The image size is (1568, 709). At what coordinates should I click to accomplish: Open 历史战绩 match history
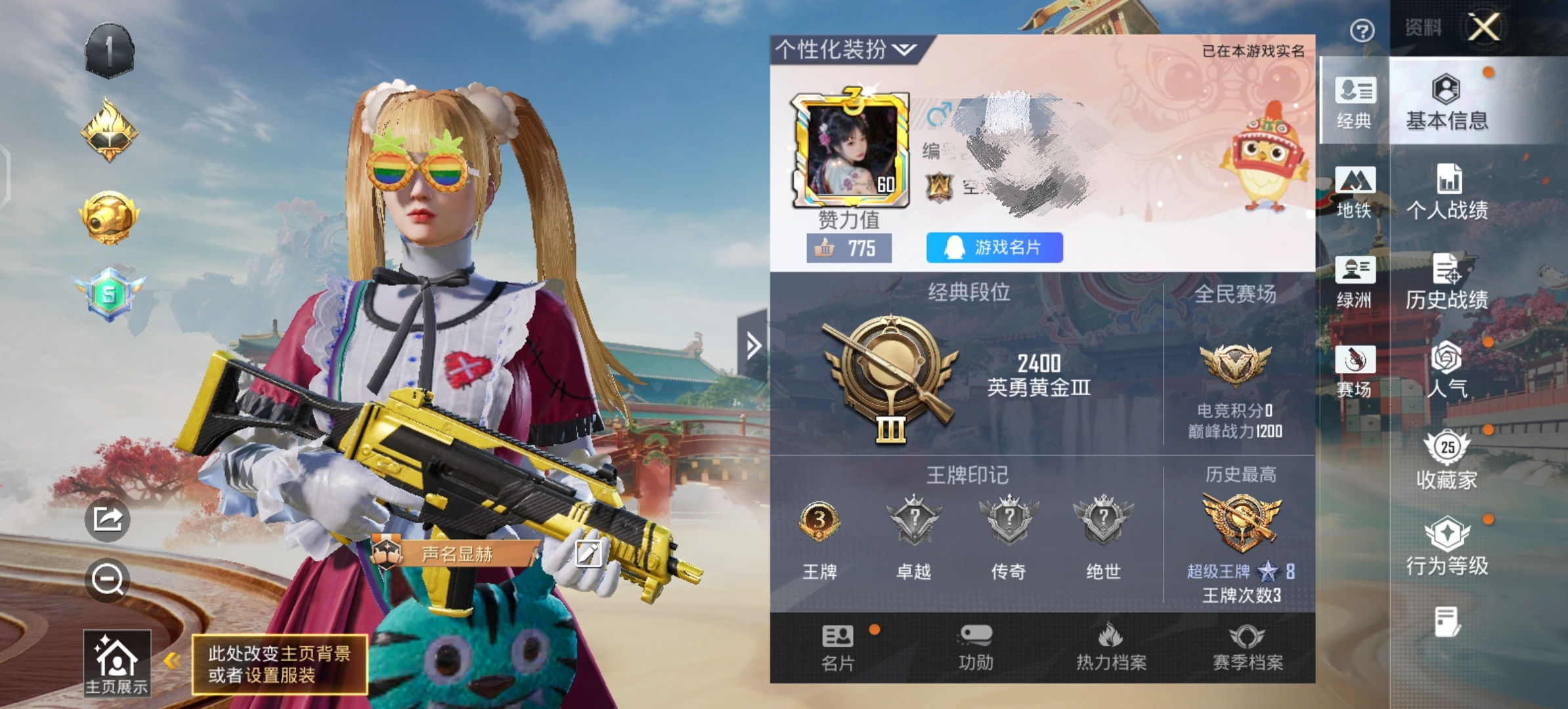(1447, 282)
